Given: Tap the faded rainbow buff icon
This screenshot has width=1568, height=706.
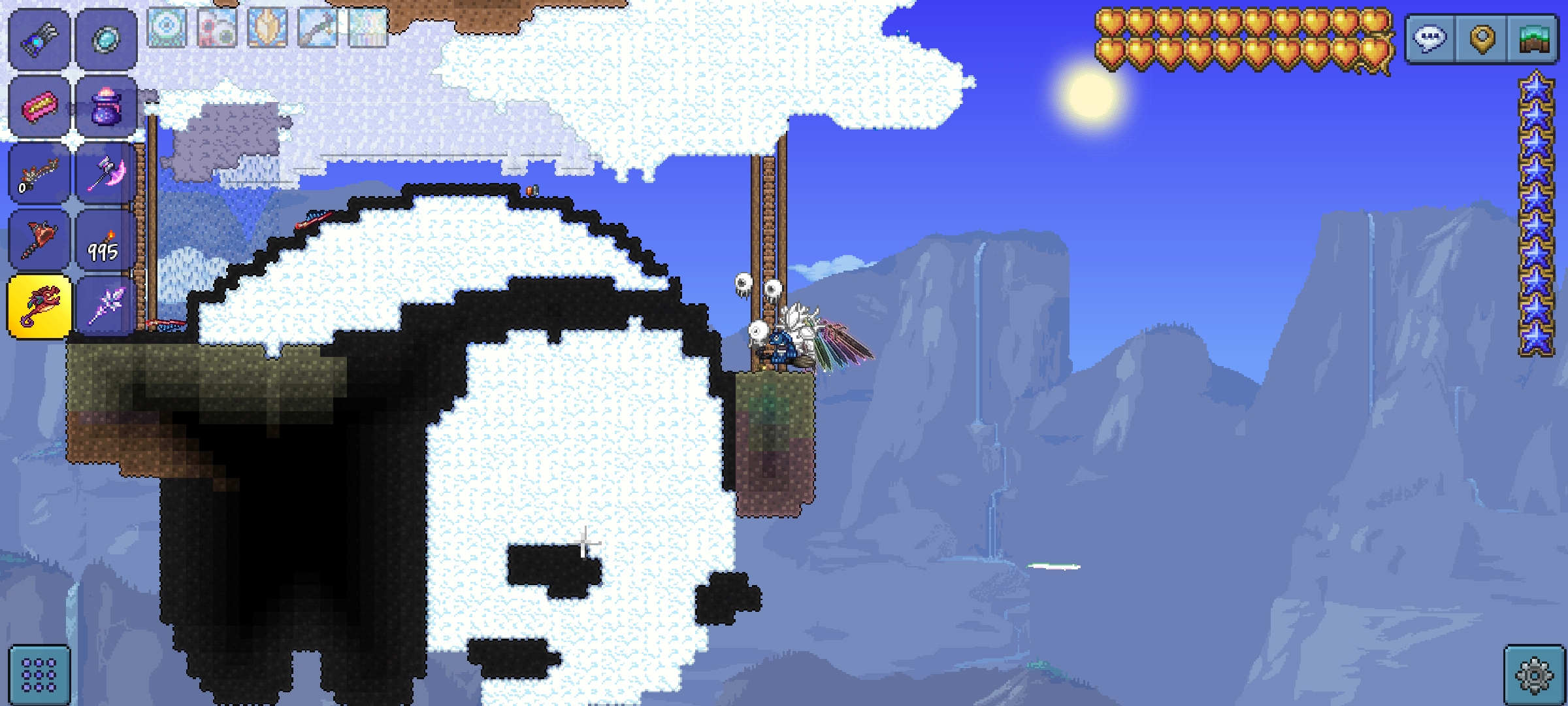Looking at the screenshot, I should [368, 27].
